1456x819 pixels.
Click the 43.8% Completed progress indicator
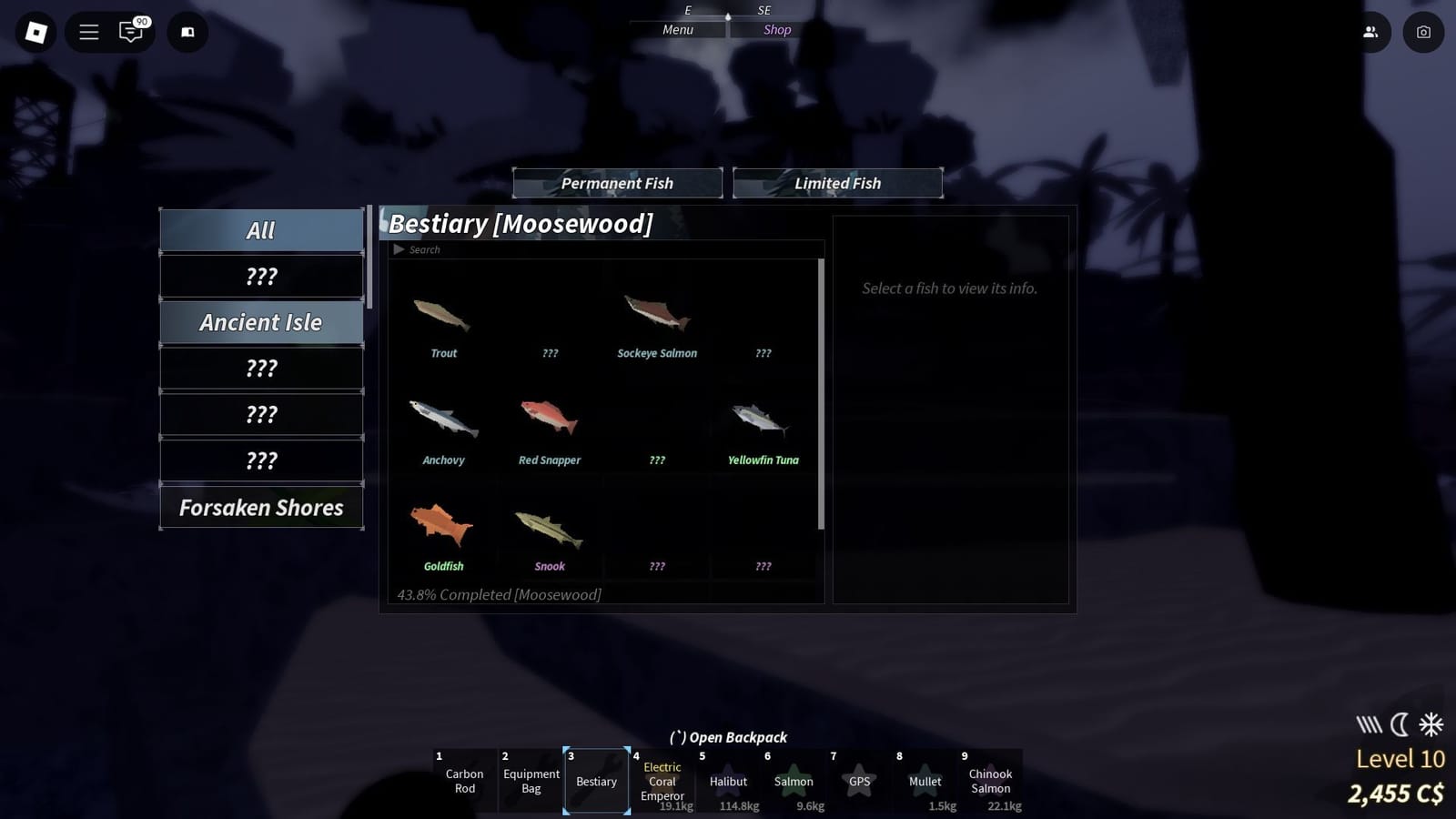pos(499,594)
